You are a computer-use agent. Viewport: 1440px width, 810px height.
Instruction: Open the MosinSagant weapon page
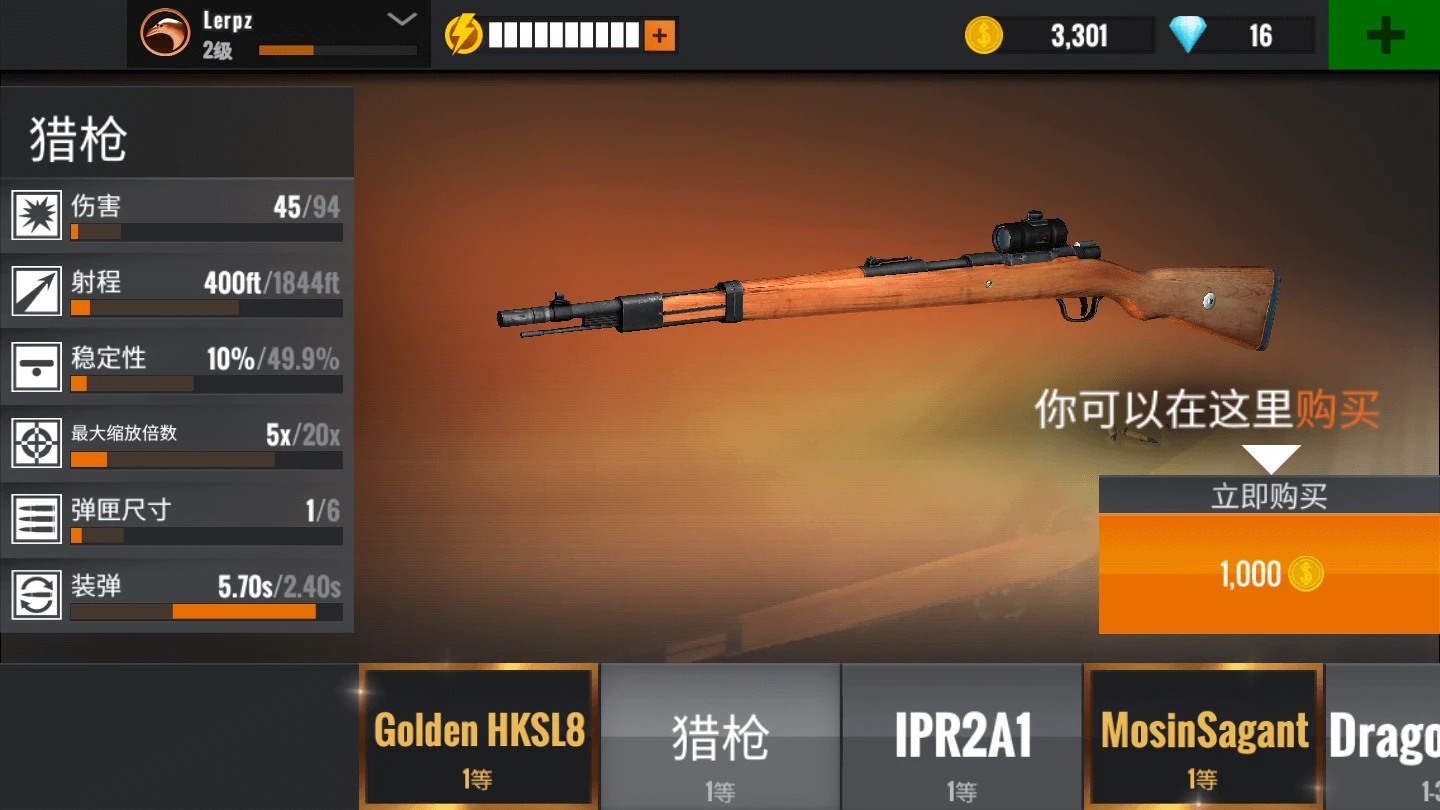click(x=1204, y=735)
